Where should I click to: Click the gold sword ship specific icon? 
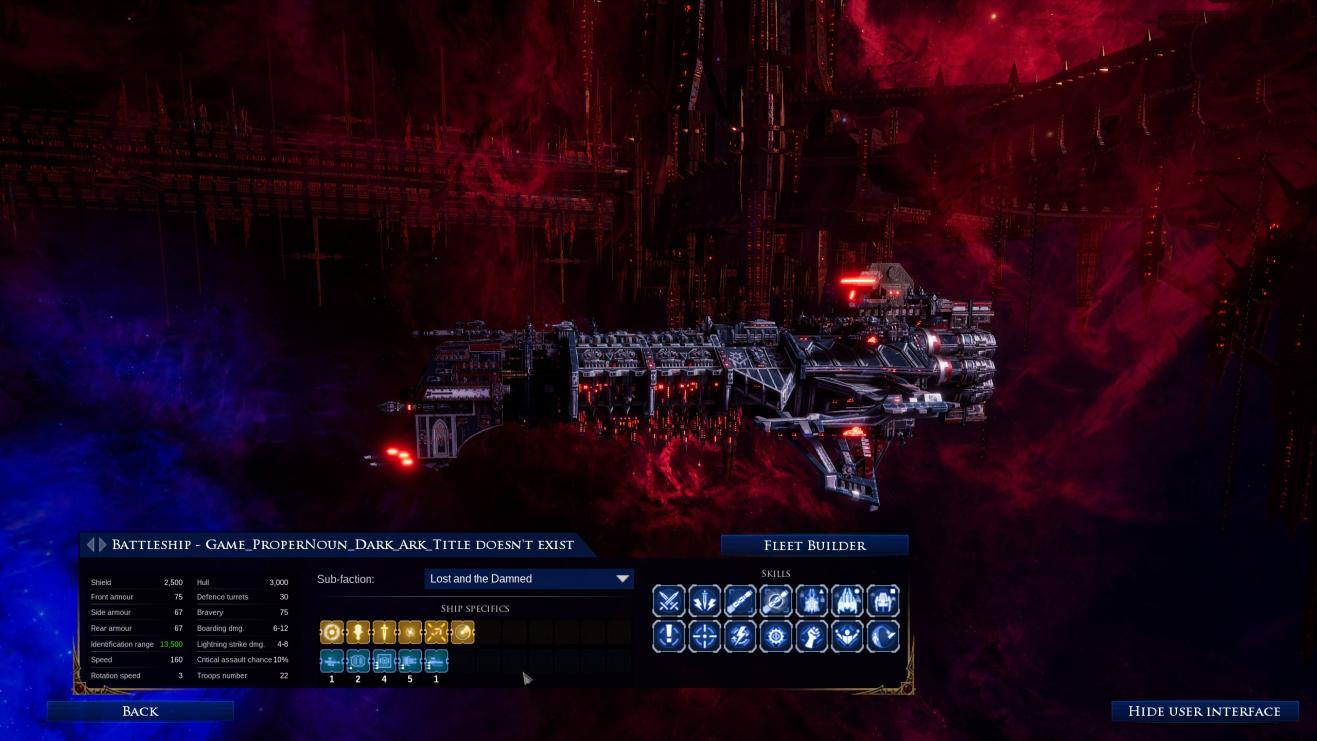click(x=384, y=632)
